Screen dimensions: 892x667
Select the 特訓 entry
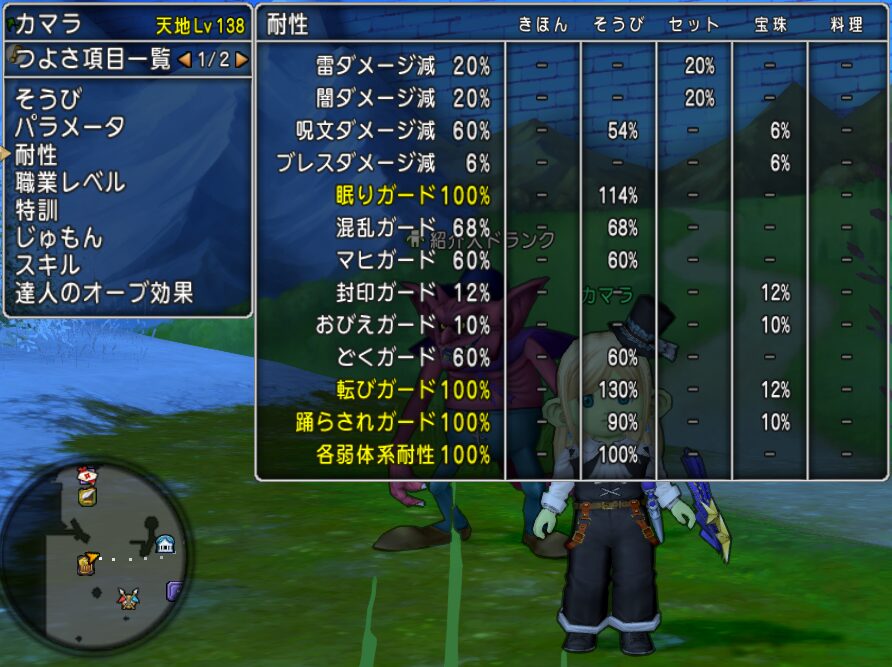coord(36,210)
